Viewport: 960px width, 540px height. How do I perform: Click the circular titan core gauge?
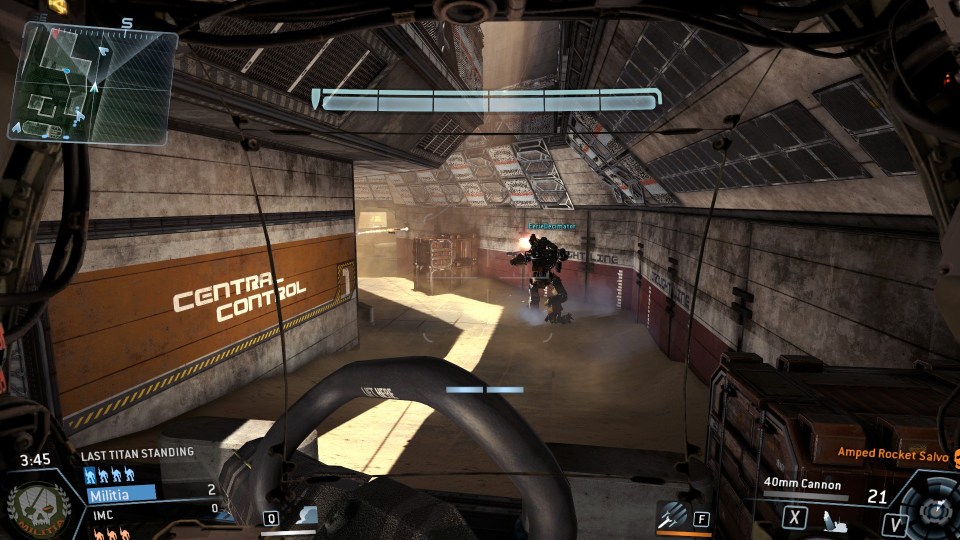coord(933,510)
